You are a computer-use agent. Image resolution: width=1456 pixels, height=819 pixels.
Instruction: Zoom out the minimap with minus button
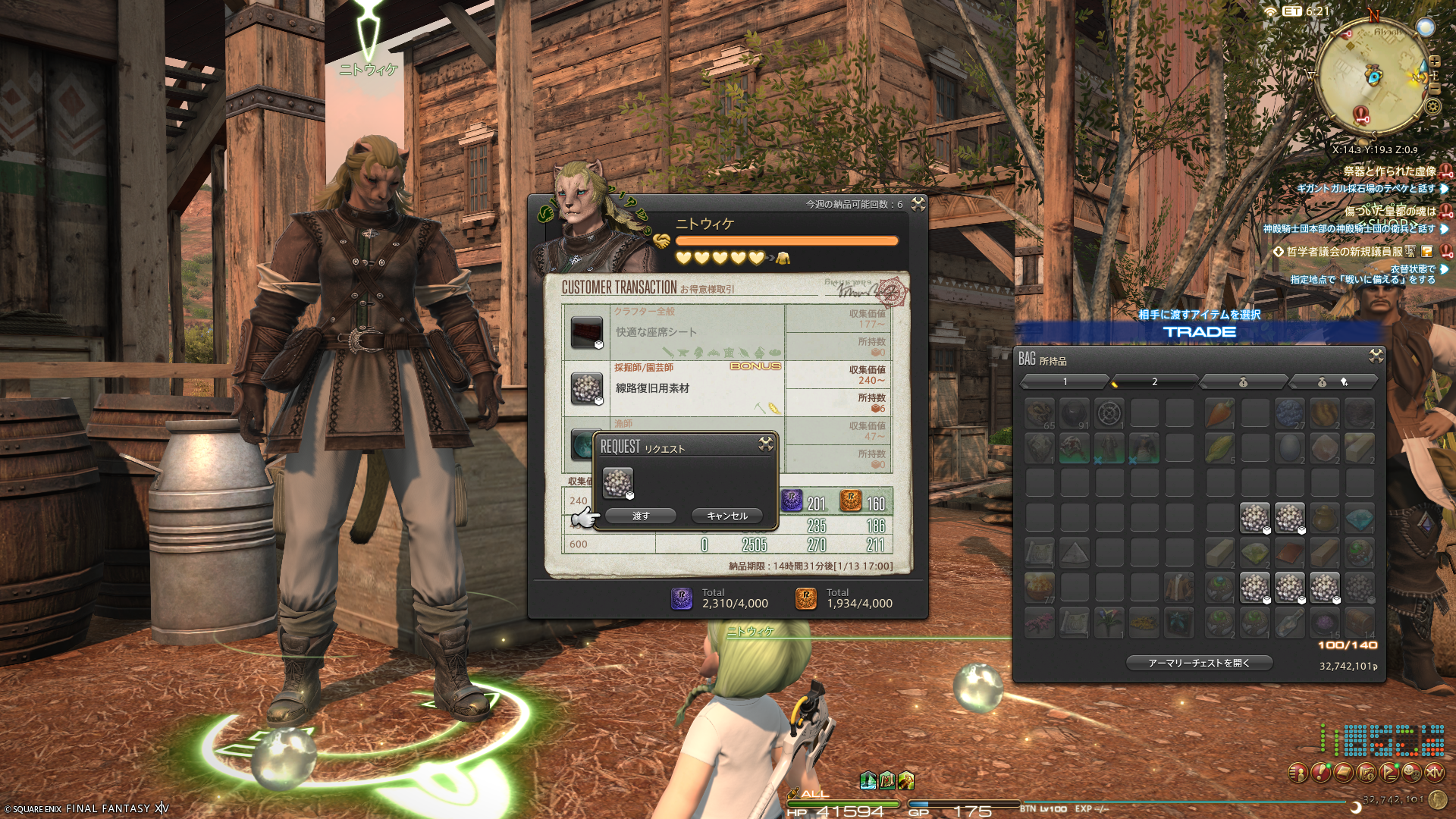tap(1434, 88)
